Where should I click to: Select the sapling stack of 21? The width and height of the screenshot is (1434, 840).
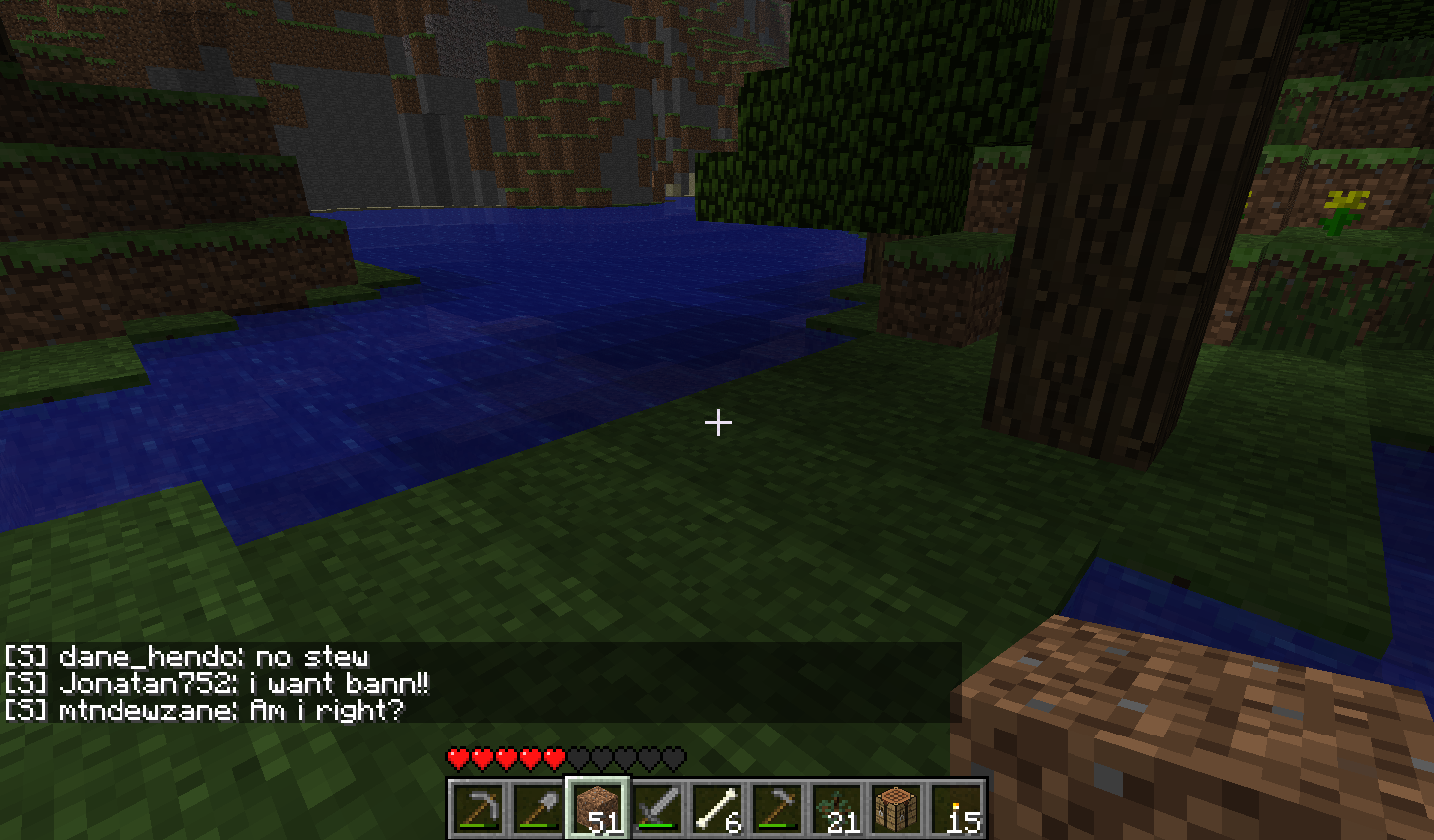click(x=836, y=807)
